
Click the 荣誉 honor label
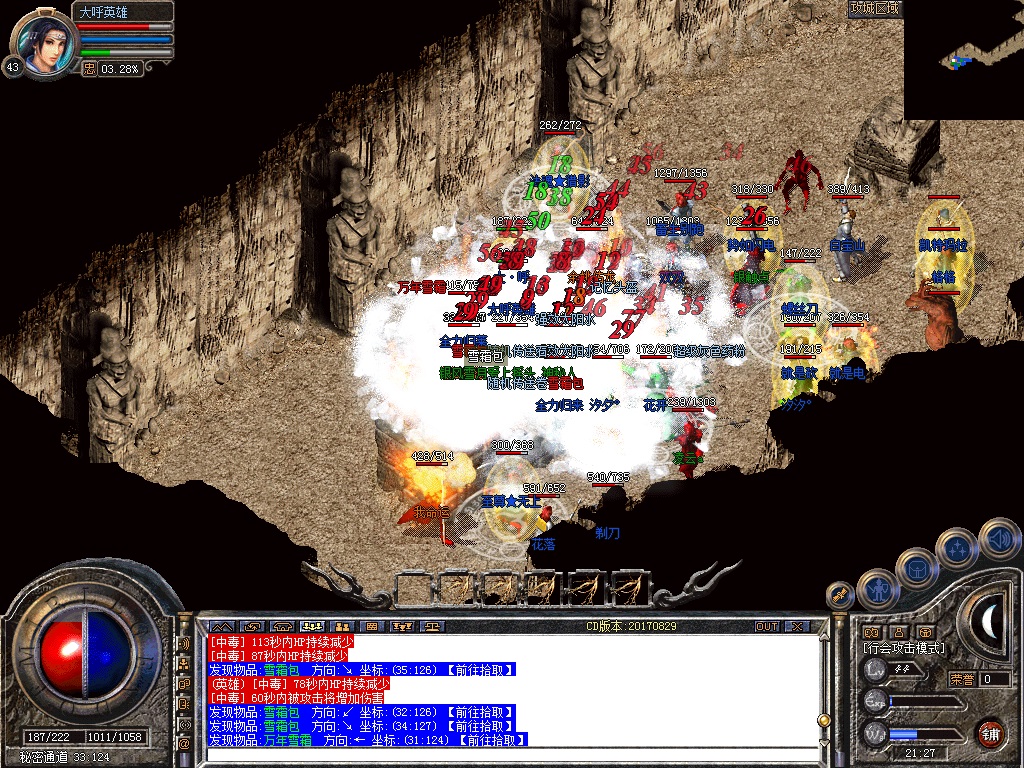pyautogui.click(x=962, y=679)
